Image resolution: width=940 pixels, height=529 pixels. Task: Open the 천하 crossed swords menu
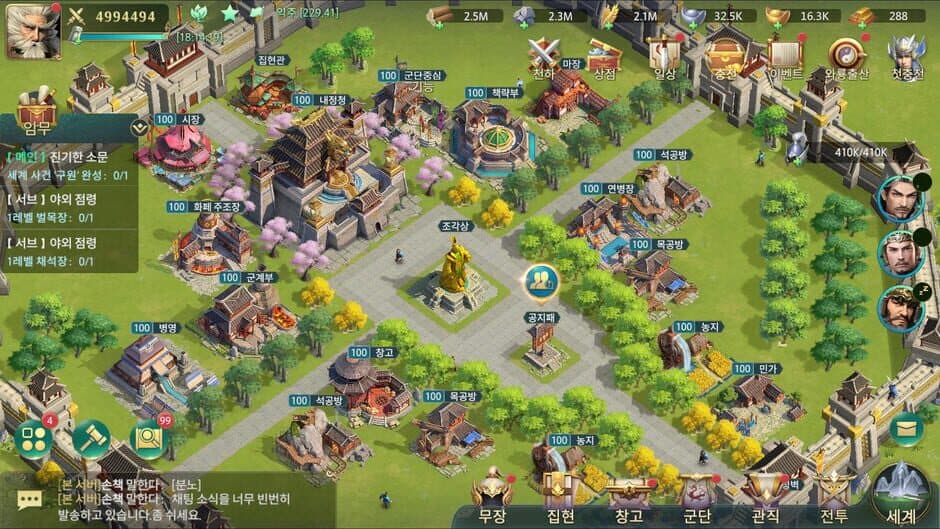pos(544,56)
